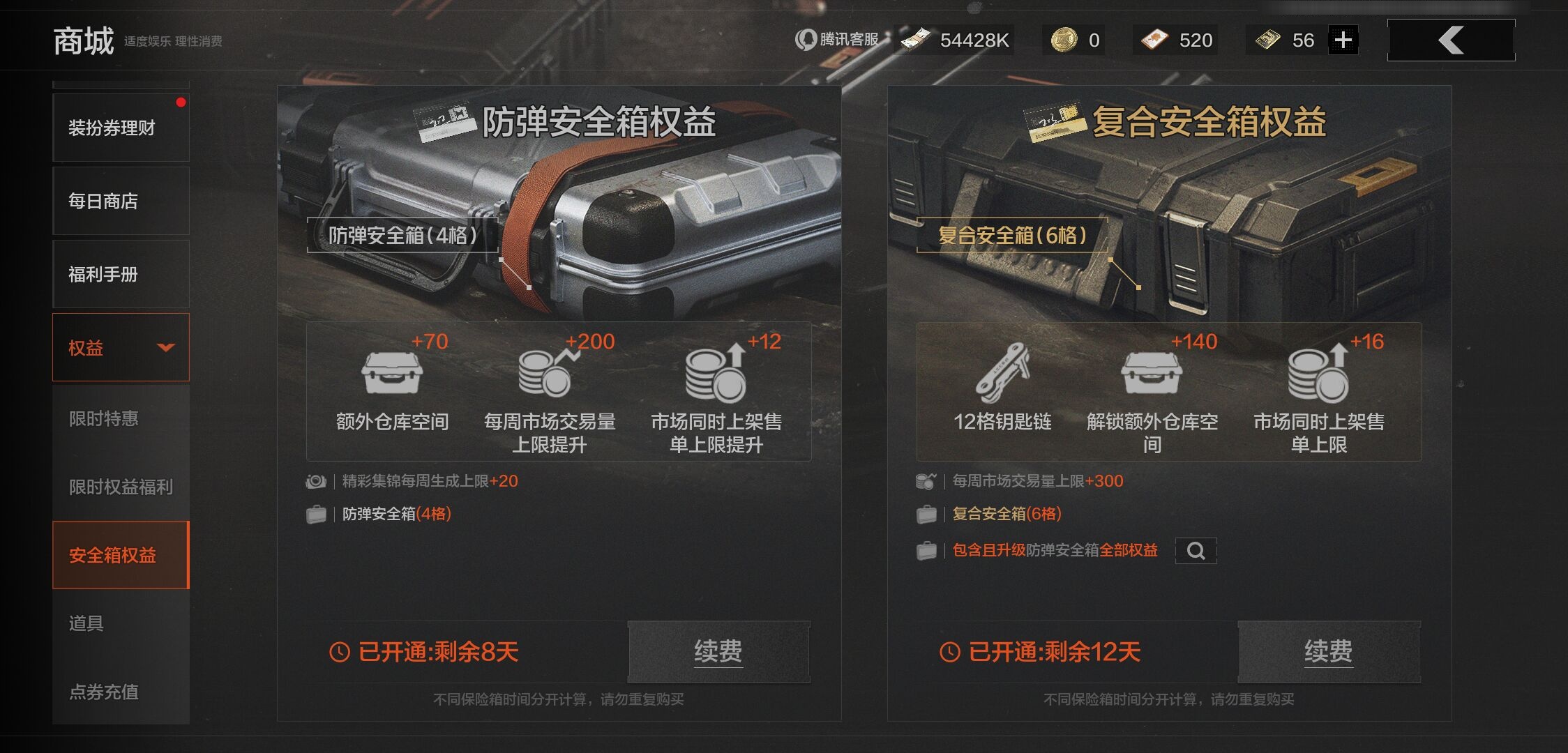Click the ticket icon showing 520
The image size is (1568, 753).
pyautogui.click(x=1156, y=40)
